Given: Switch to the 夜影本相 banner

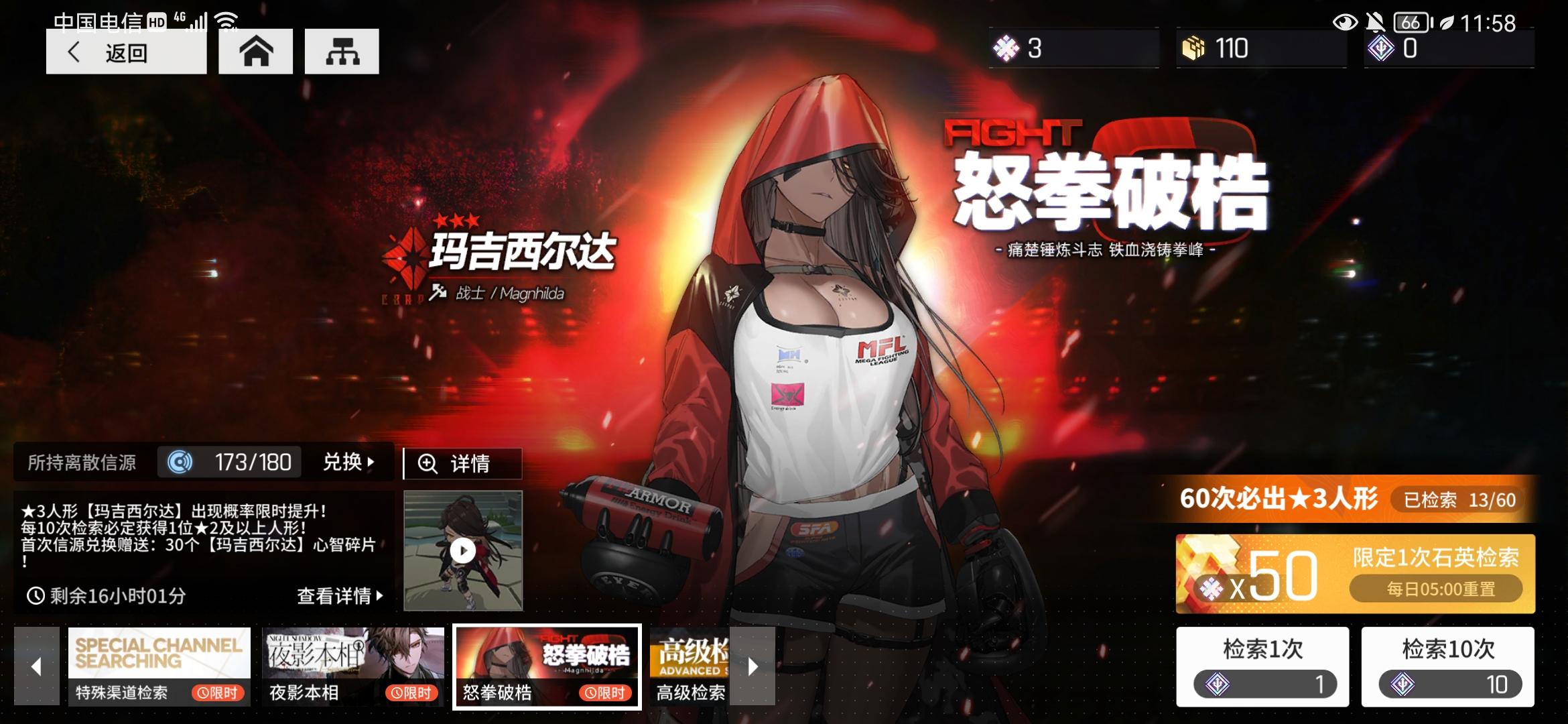Looking at the screenshot, I should coord(353,666).
